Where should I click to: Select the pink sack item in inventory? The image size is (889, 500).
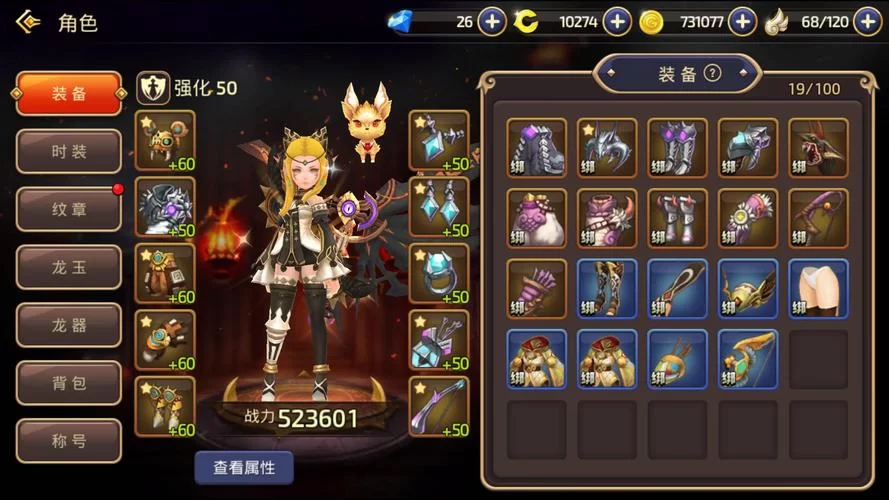point(536,218)
